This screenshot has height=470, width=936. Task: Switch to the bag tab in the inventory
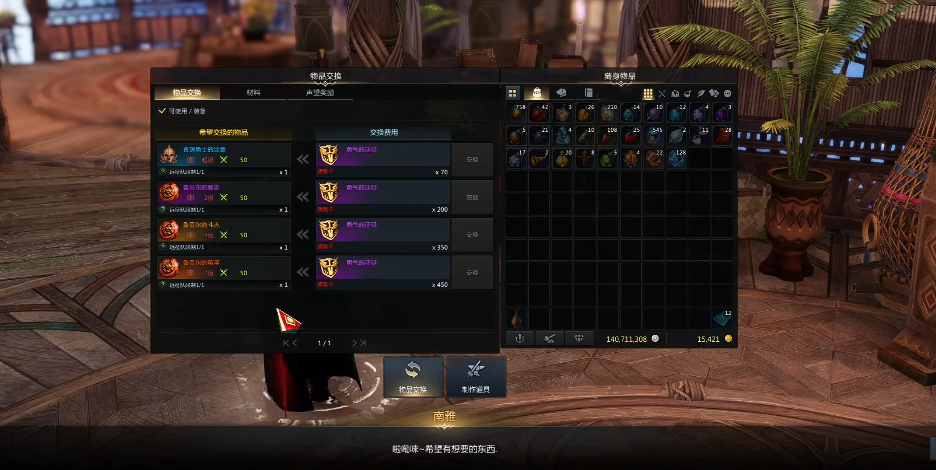click(537, 93)
